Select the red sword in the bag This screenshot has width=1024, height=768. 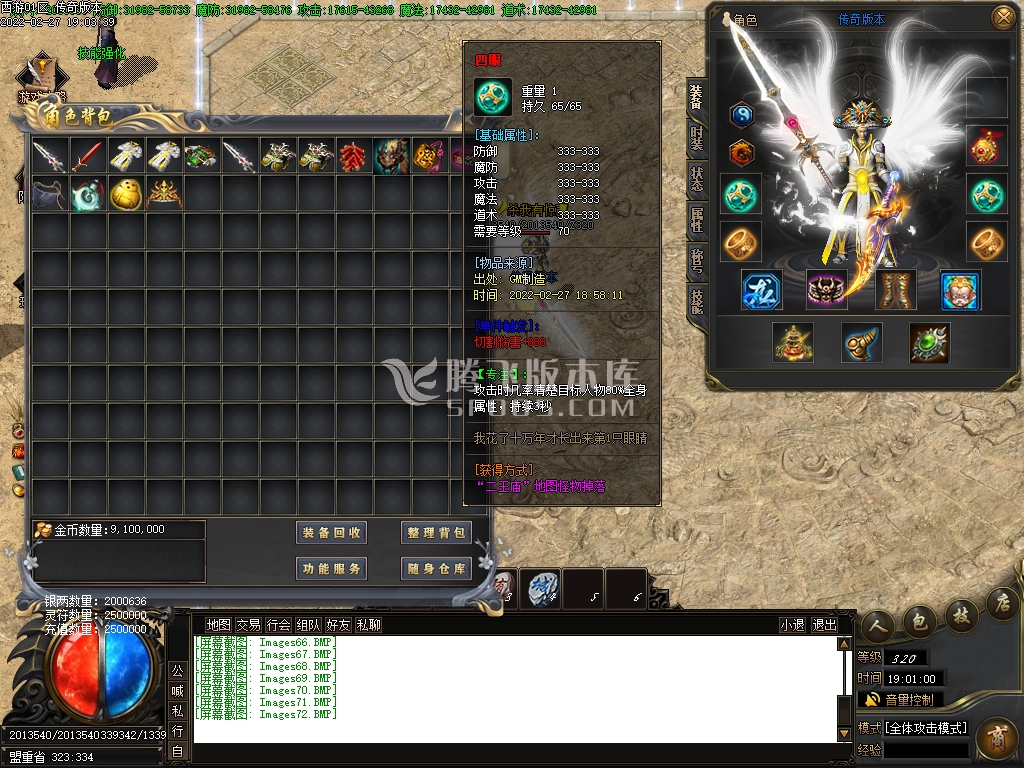(88, 156)
